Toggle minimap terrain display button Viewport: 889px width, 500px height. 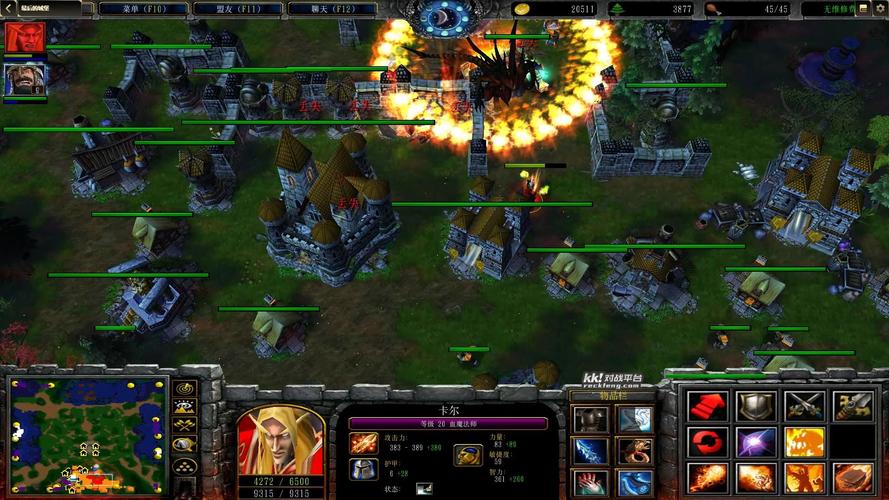click(x=185, y=407)
